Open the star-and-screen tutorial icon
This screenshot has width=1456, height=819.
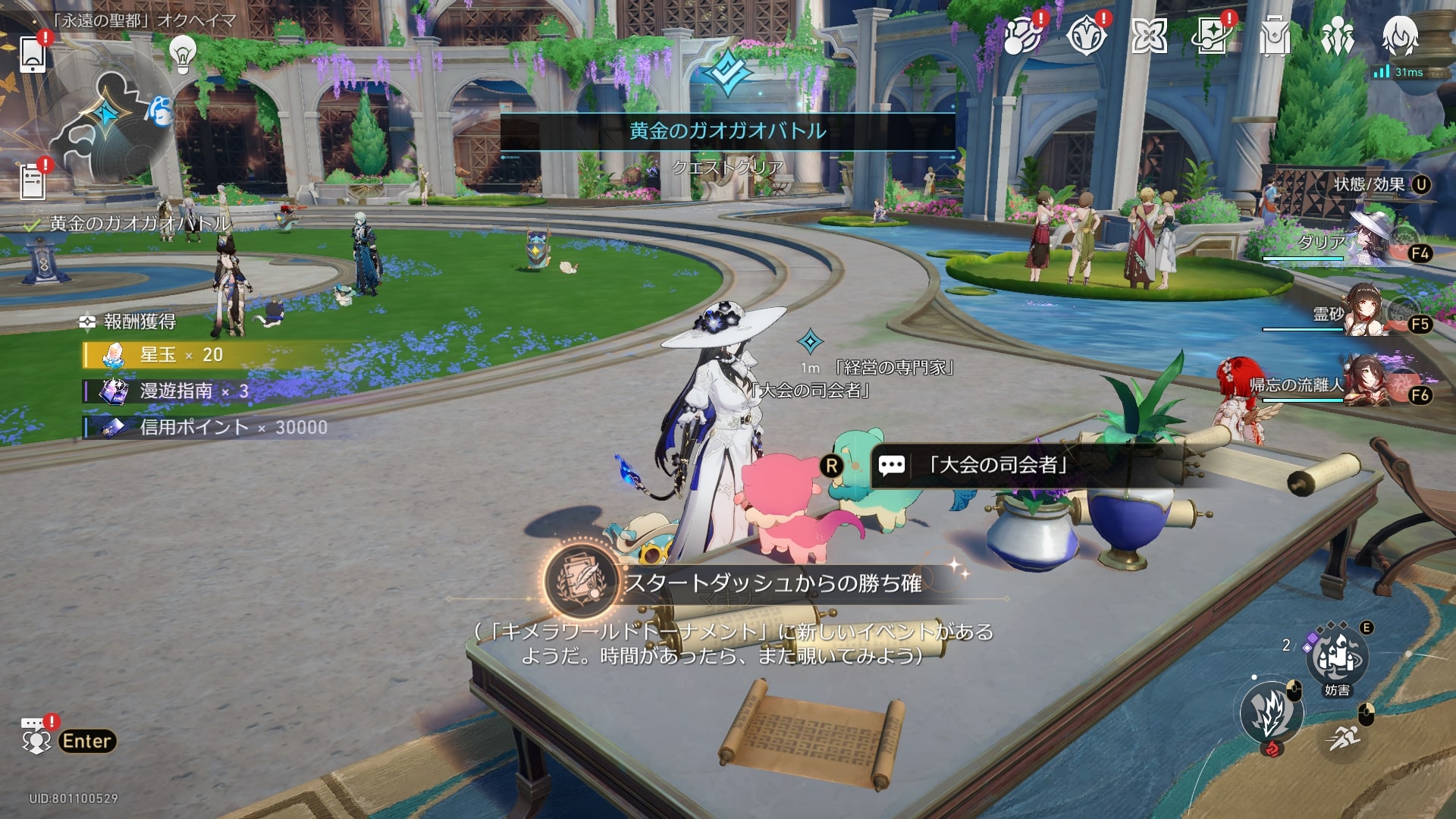tap(1211, 36)
